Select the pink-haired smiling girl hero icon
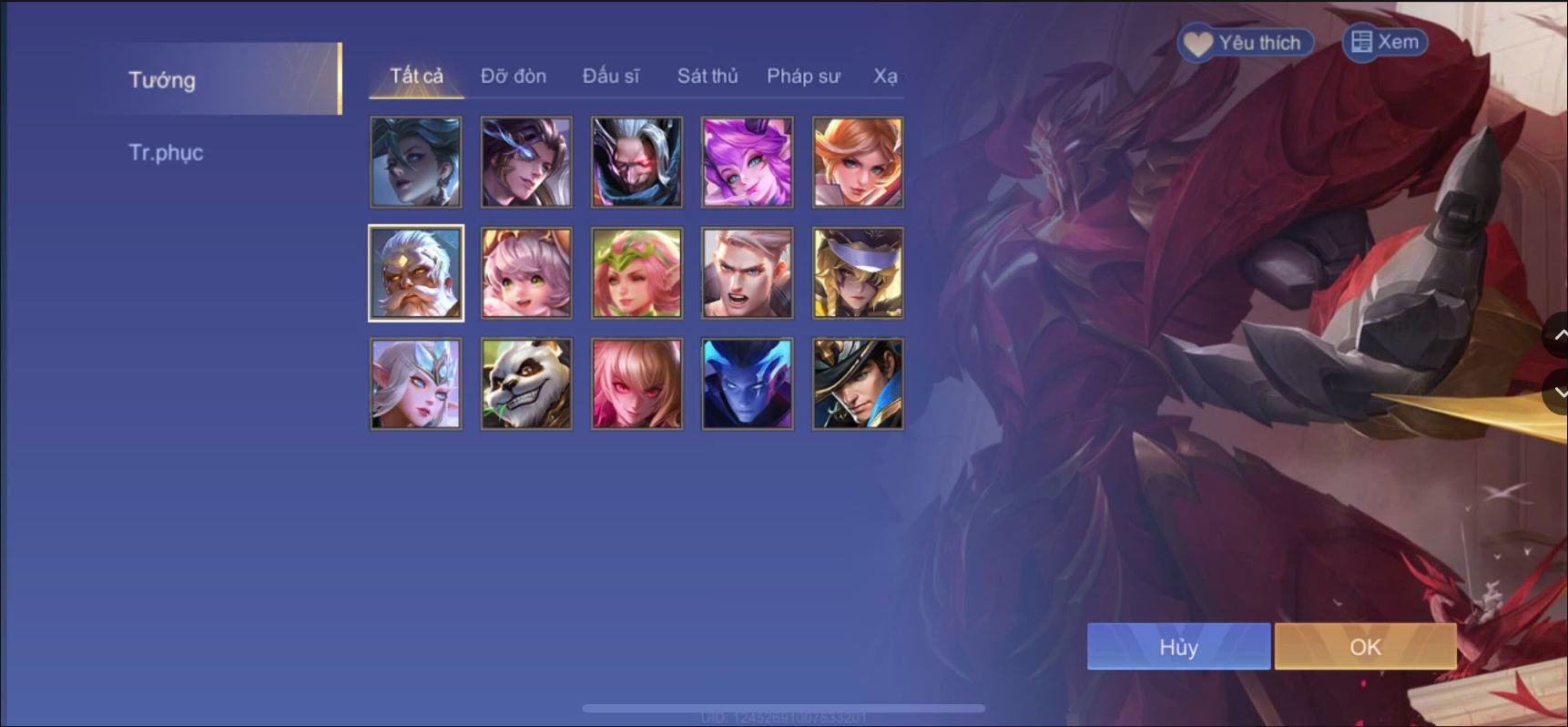This screenshot has height=727, width=1568. tap(526, 272)
